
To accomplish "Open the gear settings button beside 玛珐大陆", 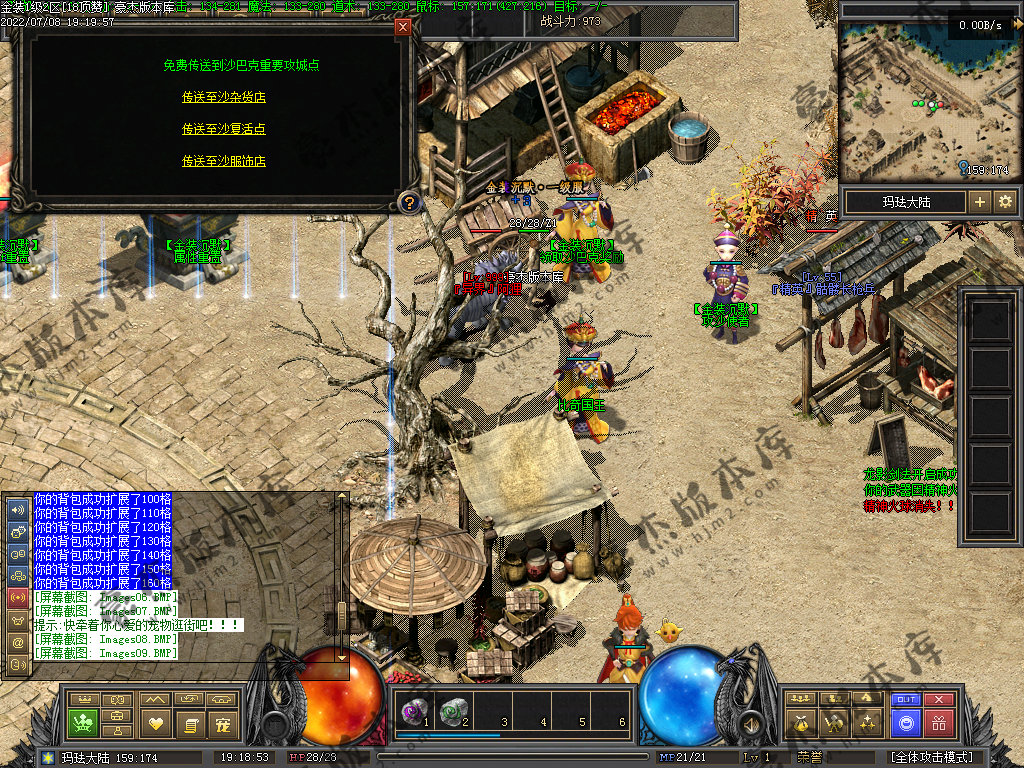I will click(1005, 202).
